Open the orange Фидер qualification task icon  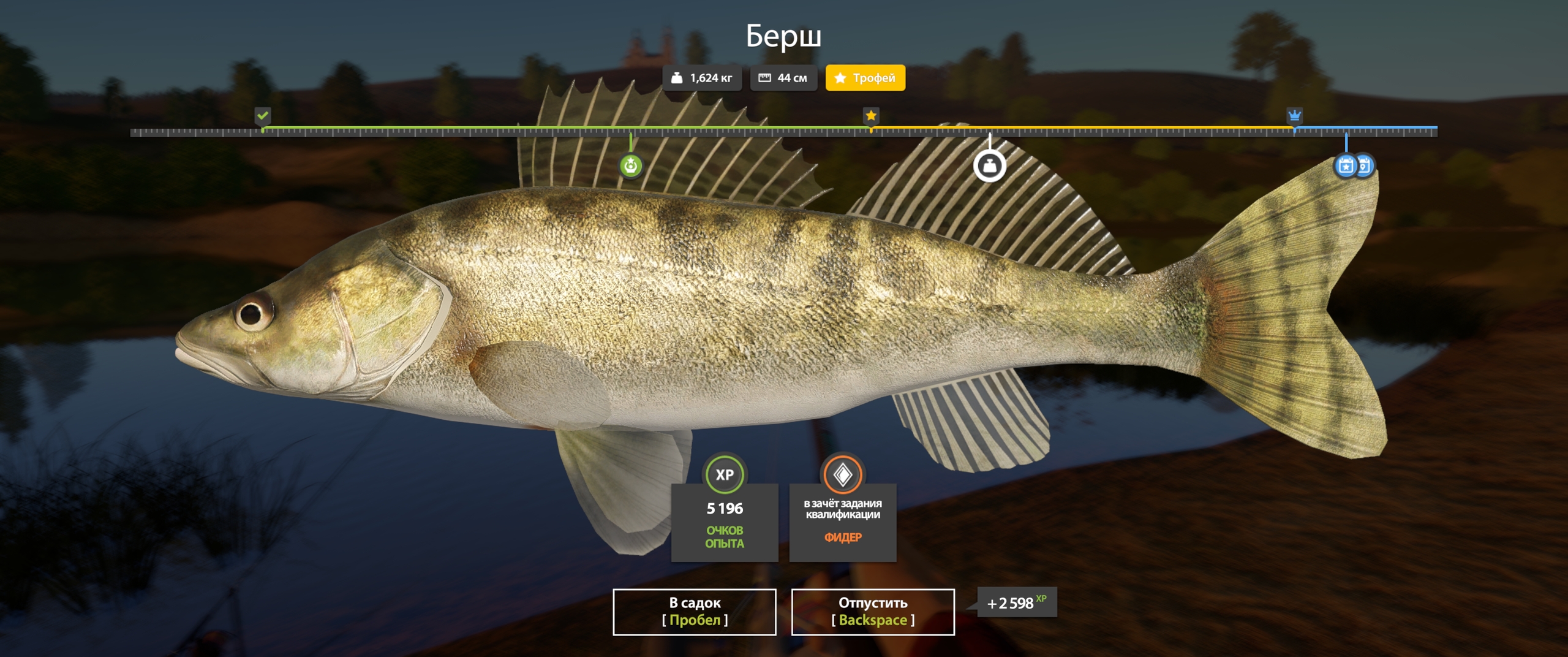click(x=843, y=474)
